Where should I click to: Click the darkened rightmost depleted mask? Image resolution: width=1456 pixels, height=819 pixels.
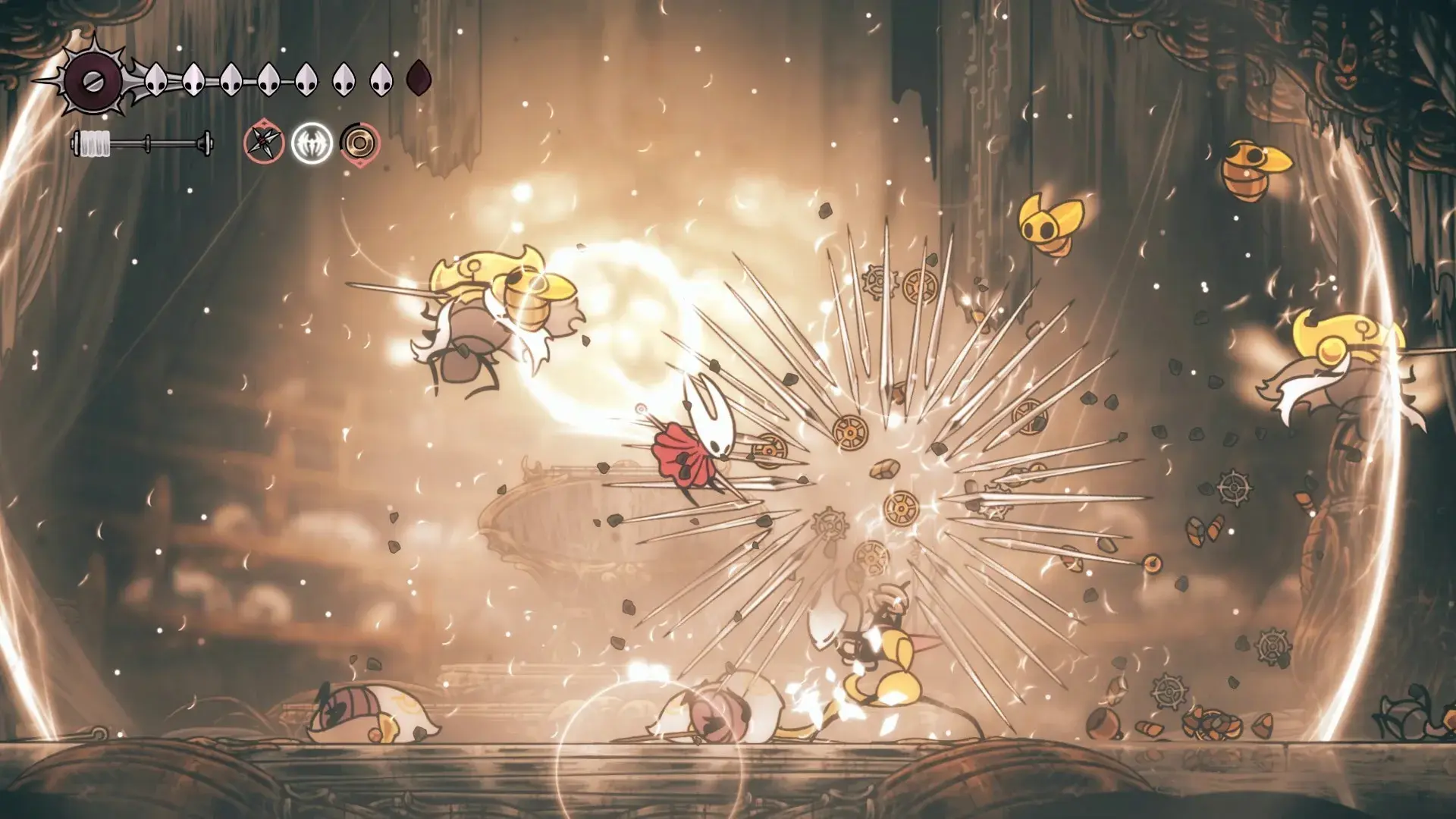click(x=419, y=80)
